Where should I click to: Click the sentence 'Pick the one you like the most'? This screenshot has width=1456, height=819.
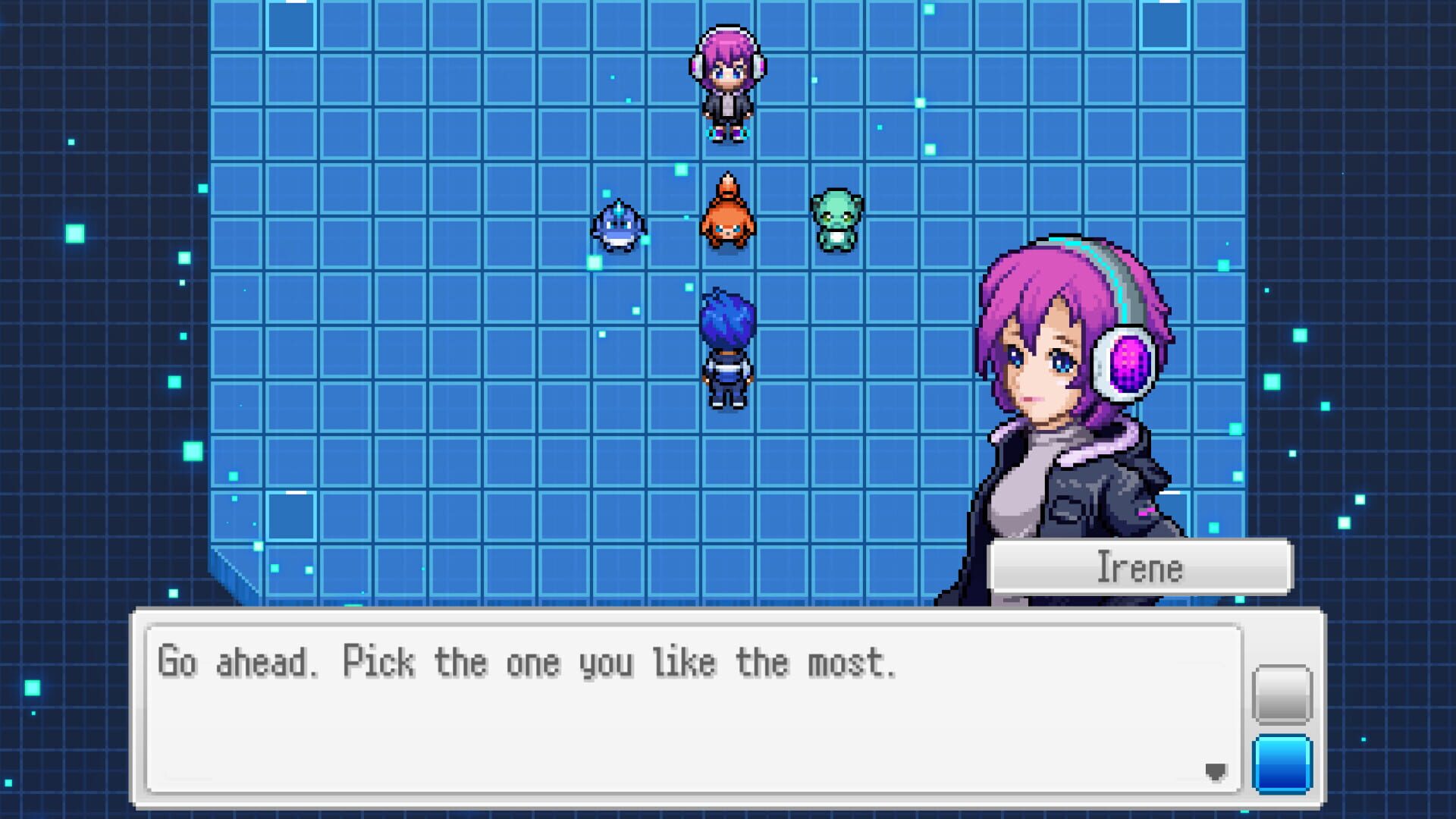pos(622,662)
